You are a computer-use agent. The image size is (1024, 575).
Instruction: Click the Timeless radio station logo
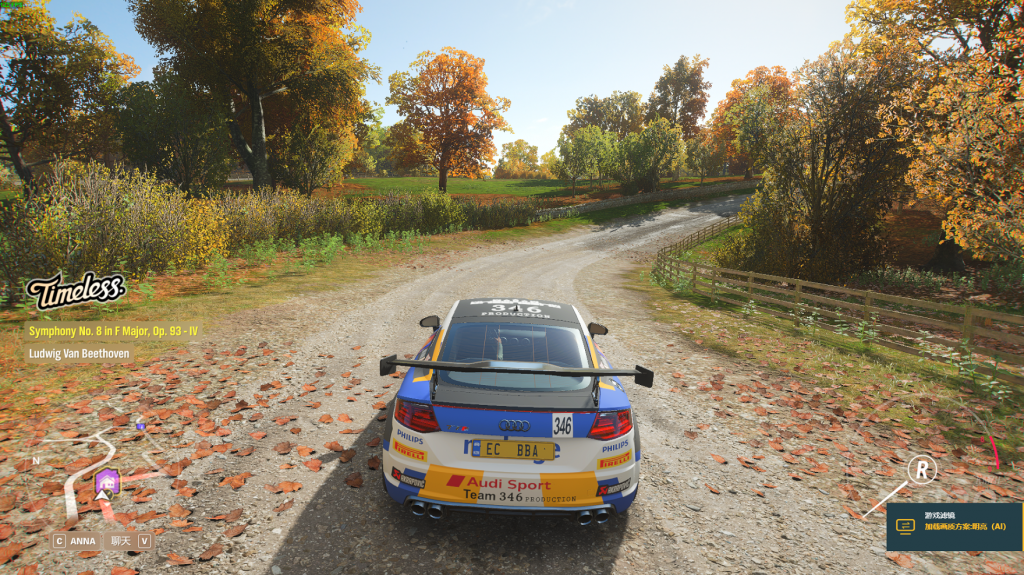75,290
